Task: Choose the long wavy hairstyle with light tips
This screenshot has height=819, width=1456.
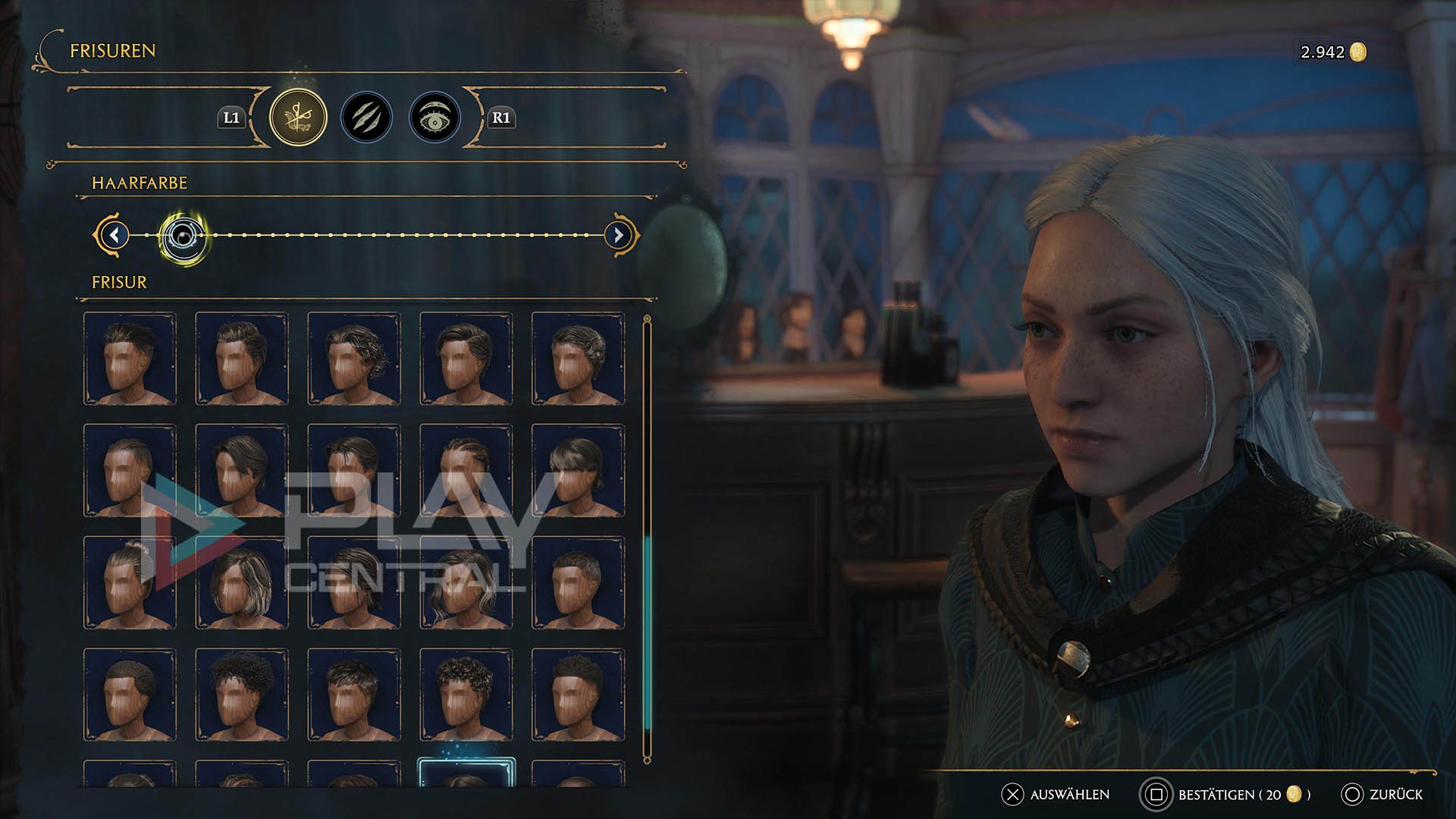Action: point(466,582)
